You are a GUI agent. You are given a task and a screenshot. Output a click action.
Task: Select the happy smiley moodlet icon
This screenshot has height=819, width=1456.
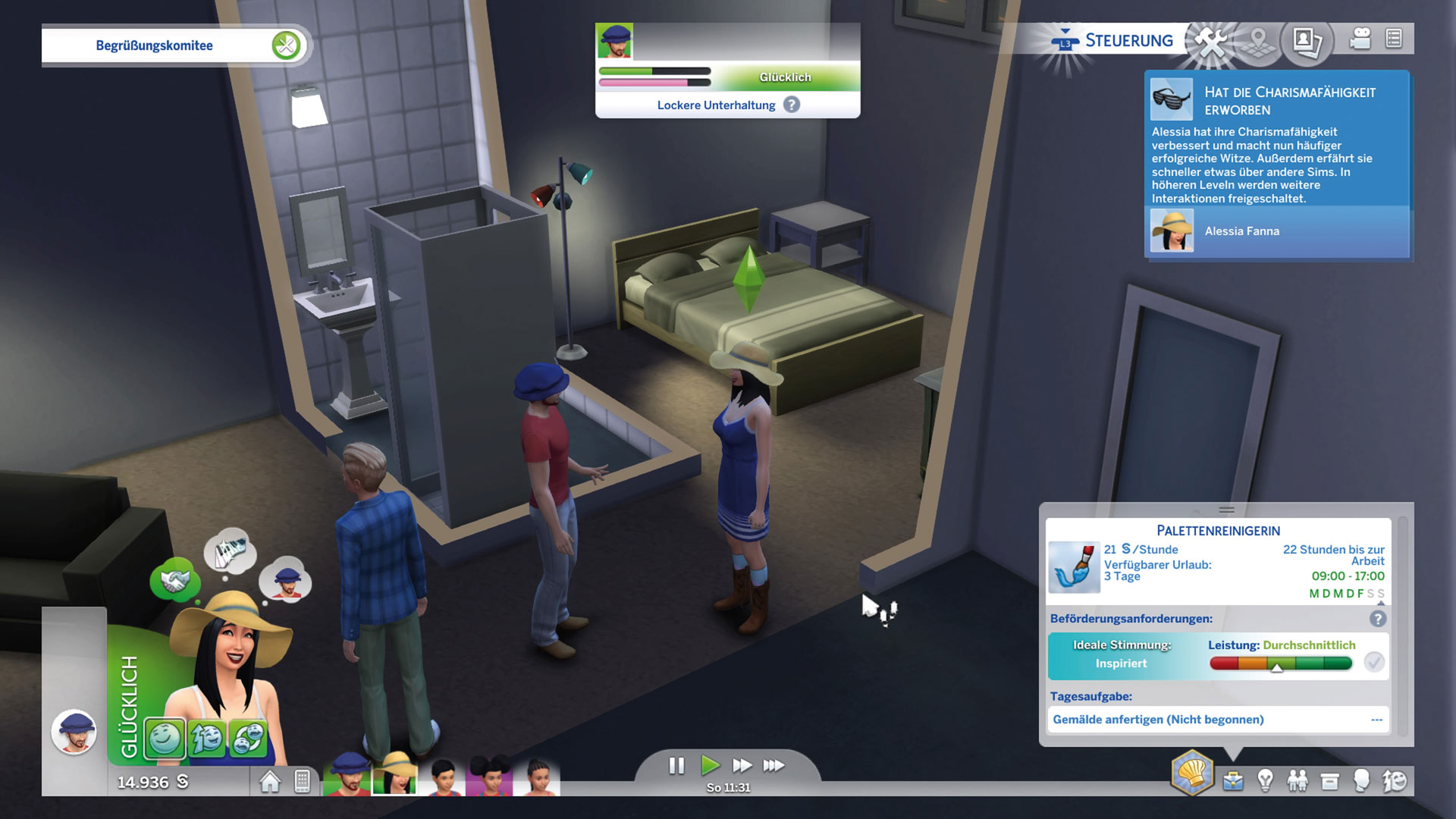165,739
